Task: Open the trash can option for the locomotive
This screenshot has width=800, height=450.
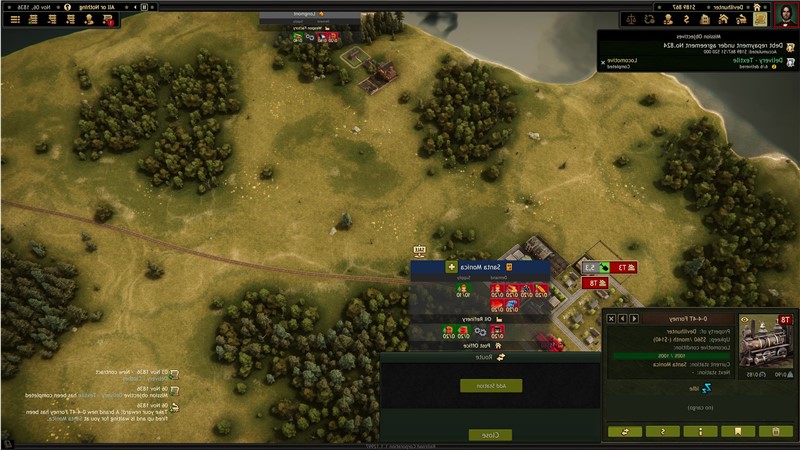Action: click(776, 431)
